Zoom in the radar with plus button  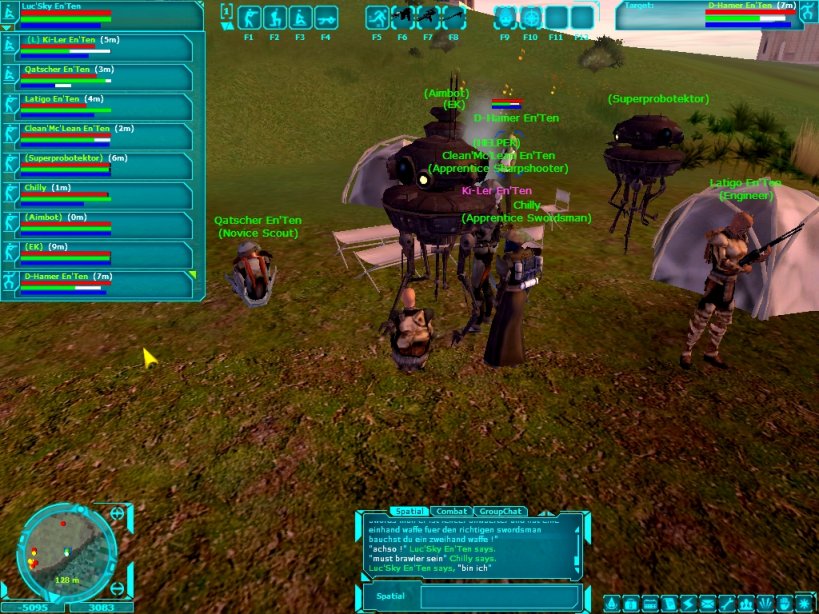pos(117,514)
